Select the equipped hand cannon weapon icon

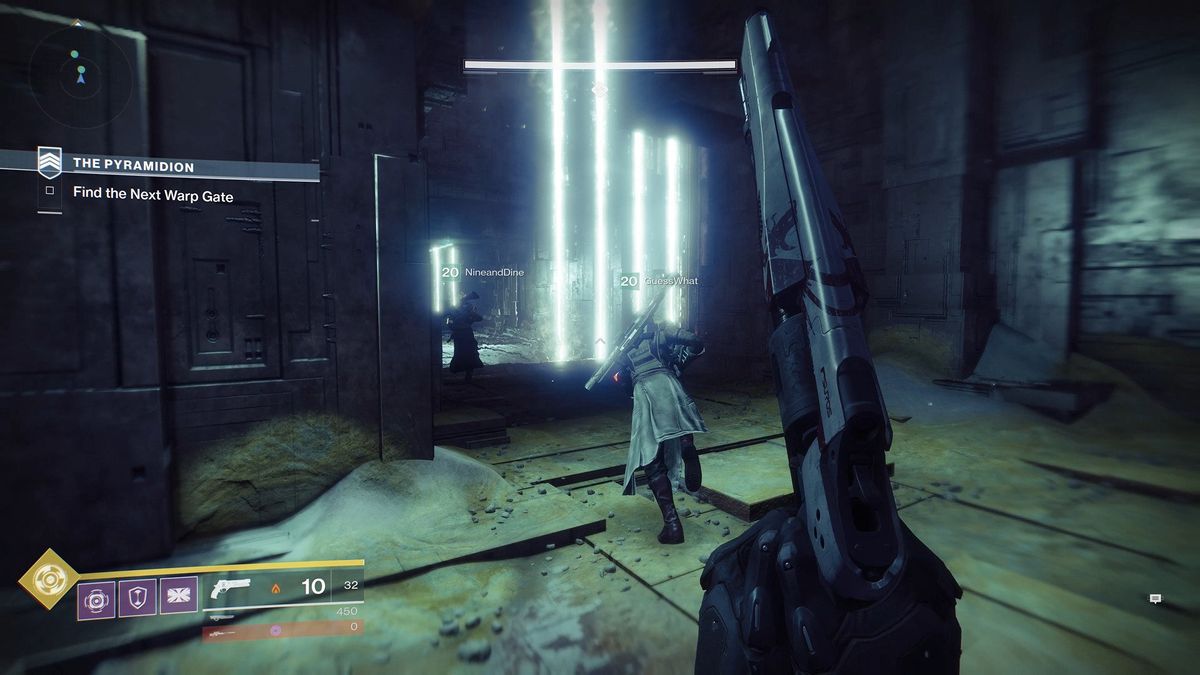pos(232,588)
